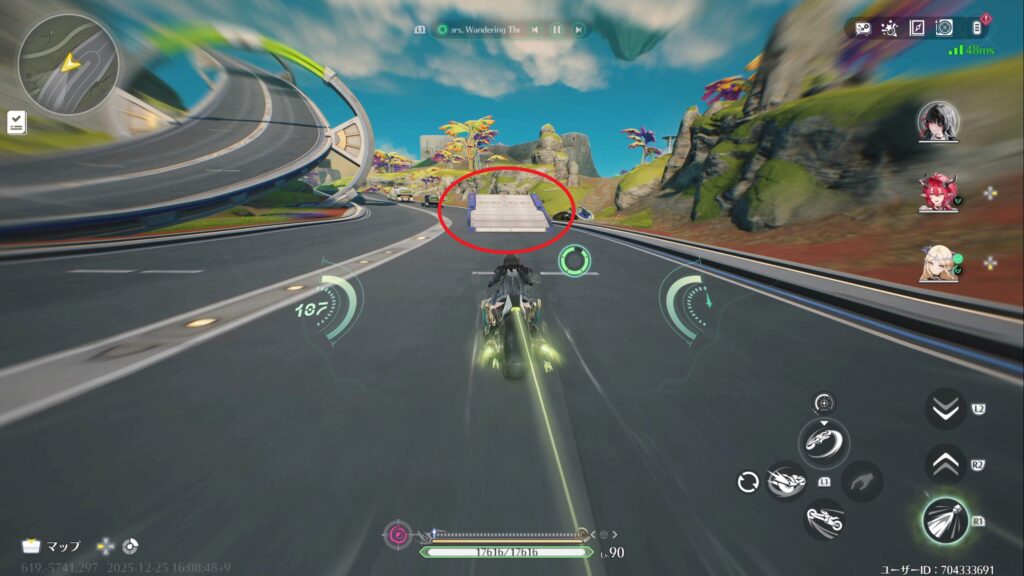Open the circular minimap
The width and height of the screenshot is (1024, 576).
[x=68, y=63]
